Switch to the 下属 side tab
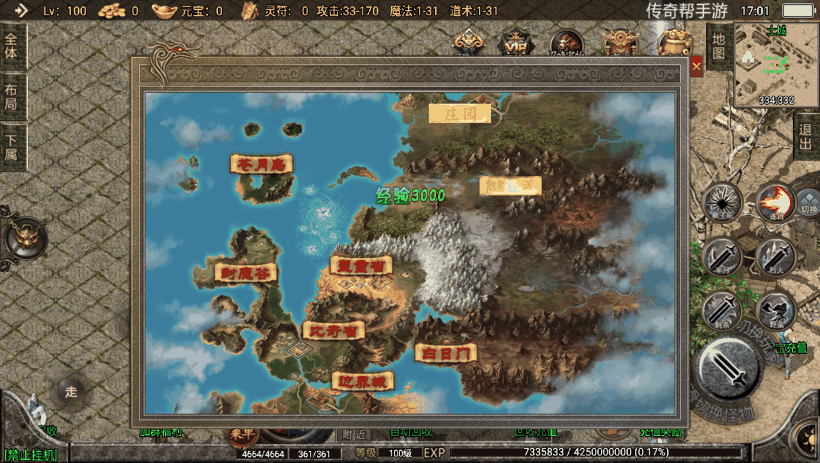 coord(11,147)
